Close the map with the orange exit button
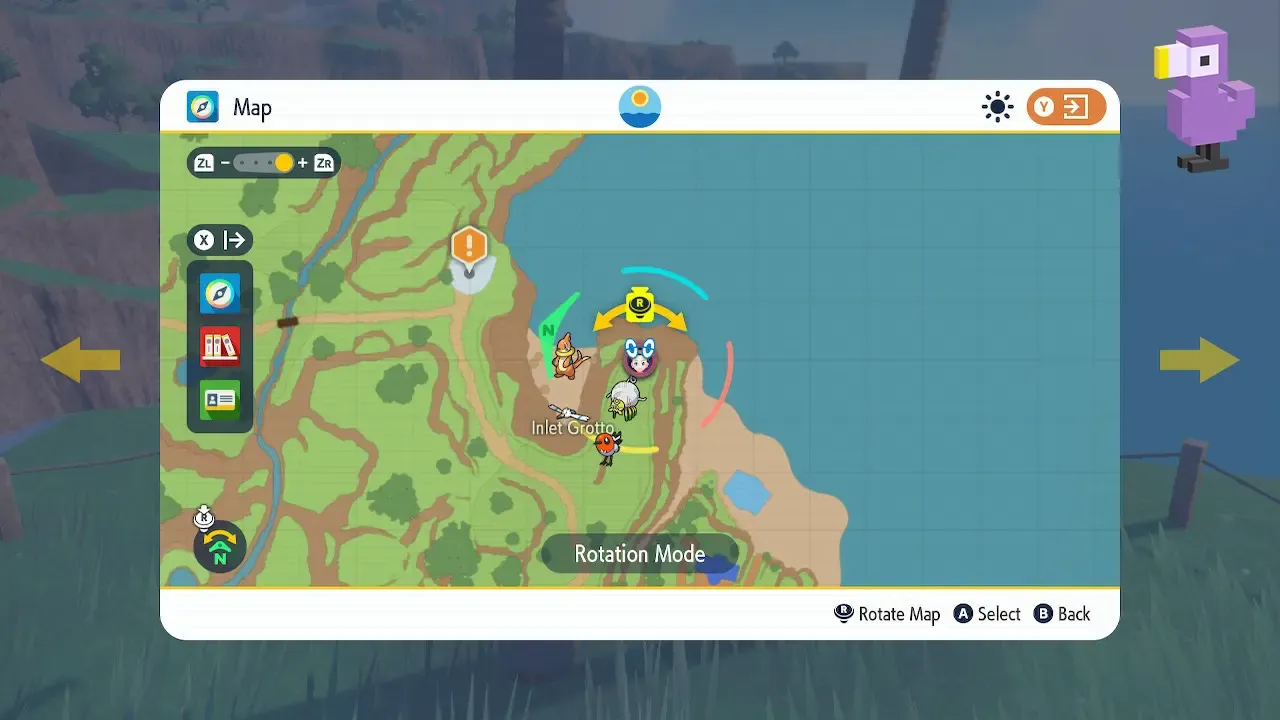The image size is (1280, 720). coord(1066,107)
